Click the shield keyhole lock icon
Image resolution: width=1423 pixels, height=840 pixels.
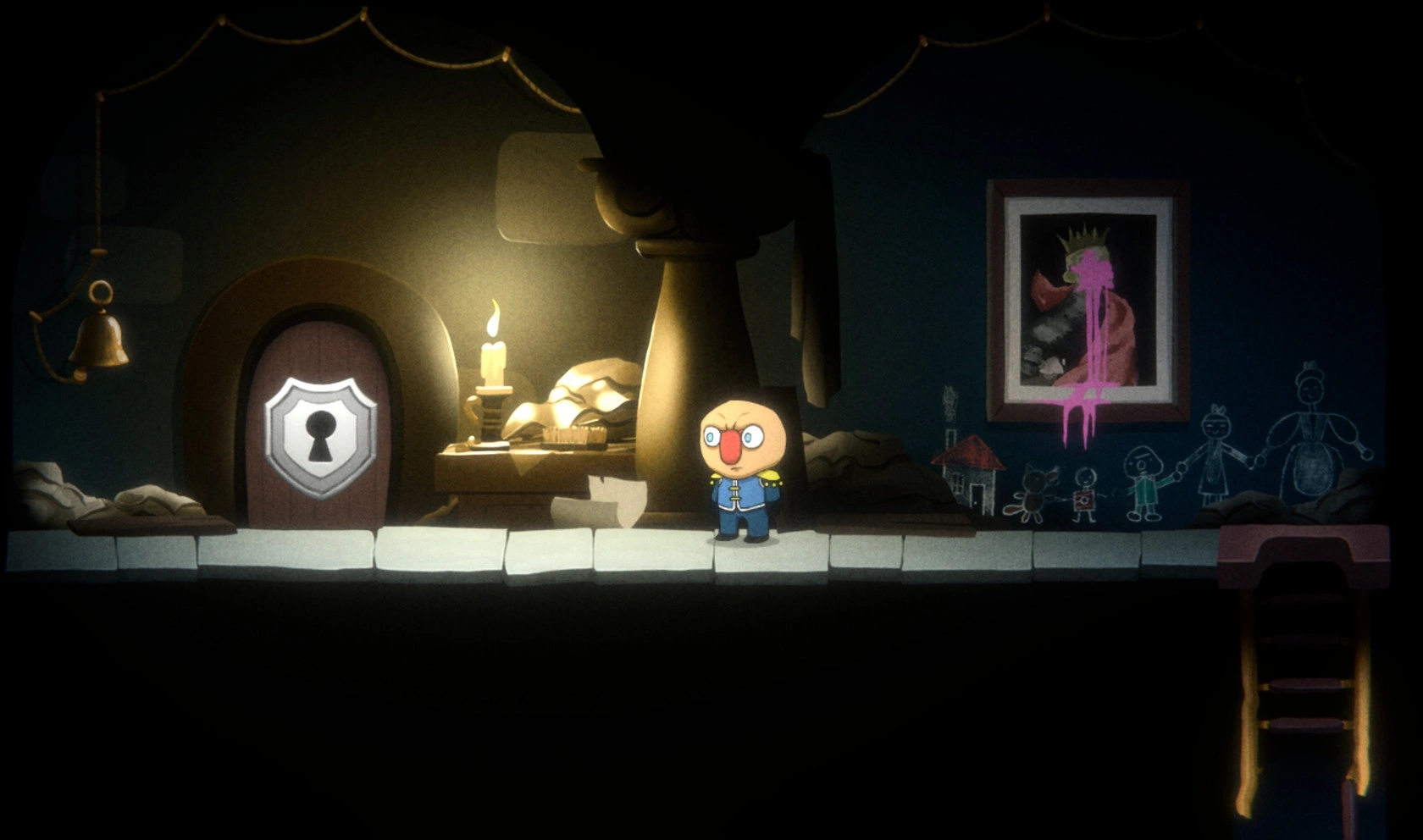coord(320,435)
